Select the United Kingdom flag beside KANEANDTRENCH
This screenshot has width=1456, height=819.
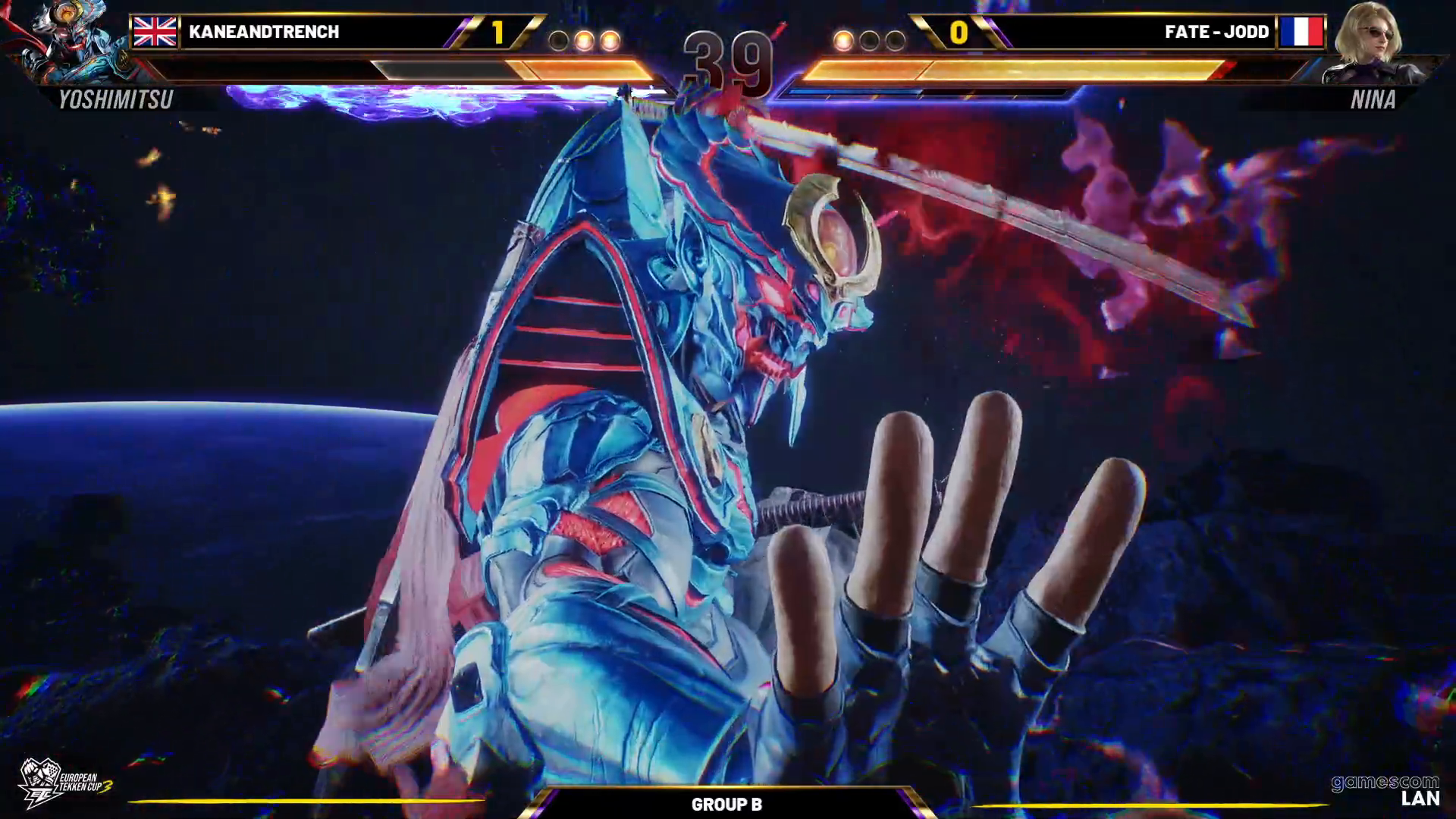click(155, 32)
